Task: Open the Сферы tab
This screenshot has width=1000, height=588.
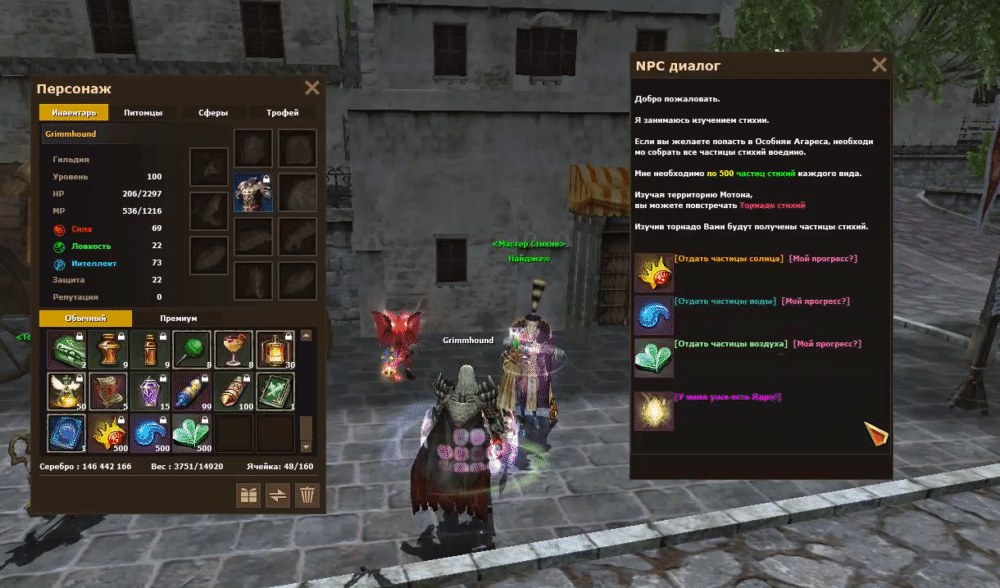Action: point(212,113)
